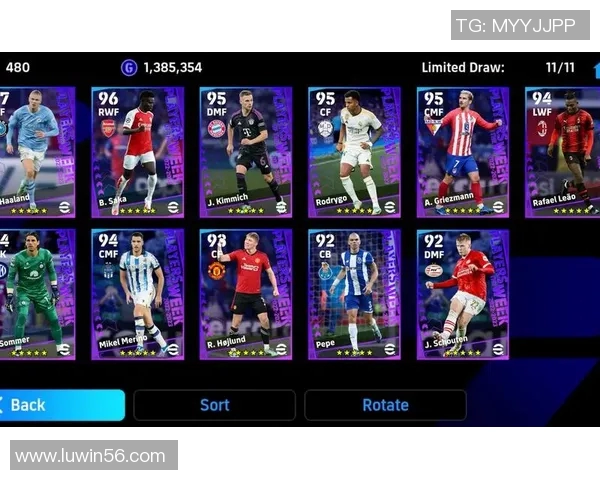
Task: Select J. Kimmich's DMF card
Action: tap(246, 152)
